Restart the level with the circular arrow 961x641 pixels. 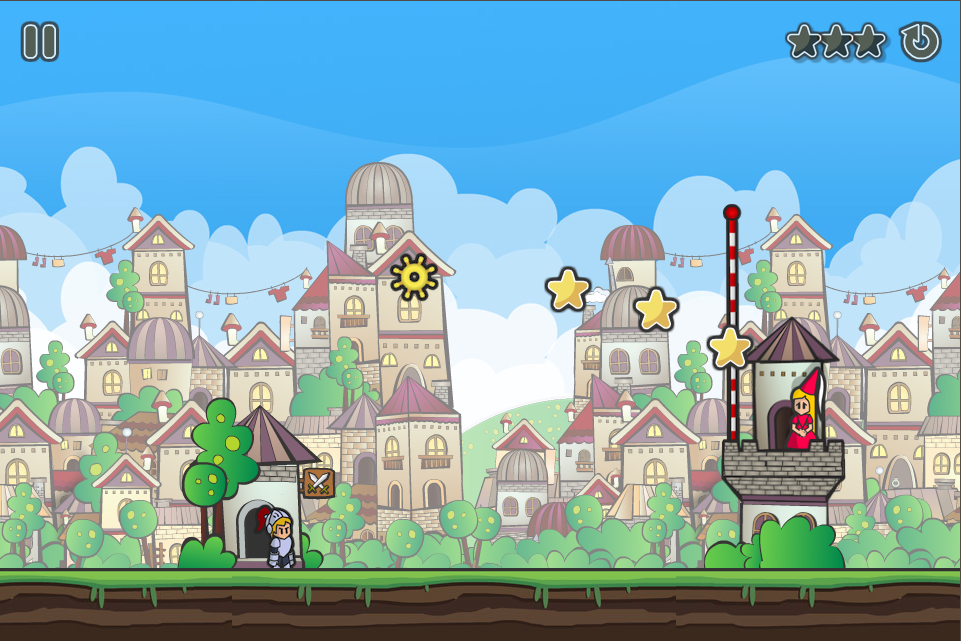[920, 42]
